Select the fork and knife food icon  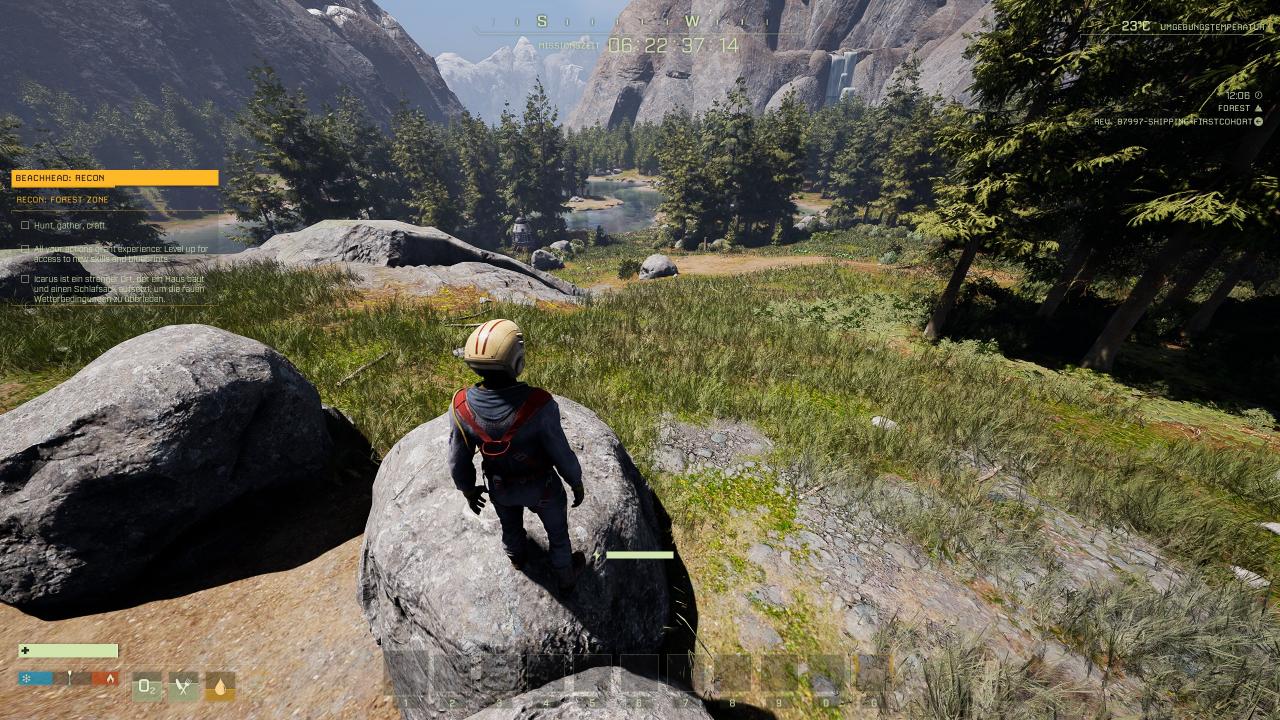183,686
